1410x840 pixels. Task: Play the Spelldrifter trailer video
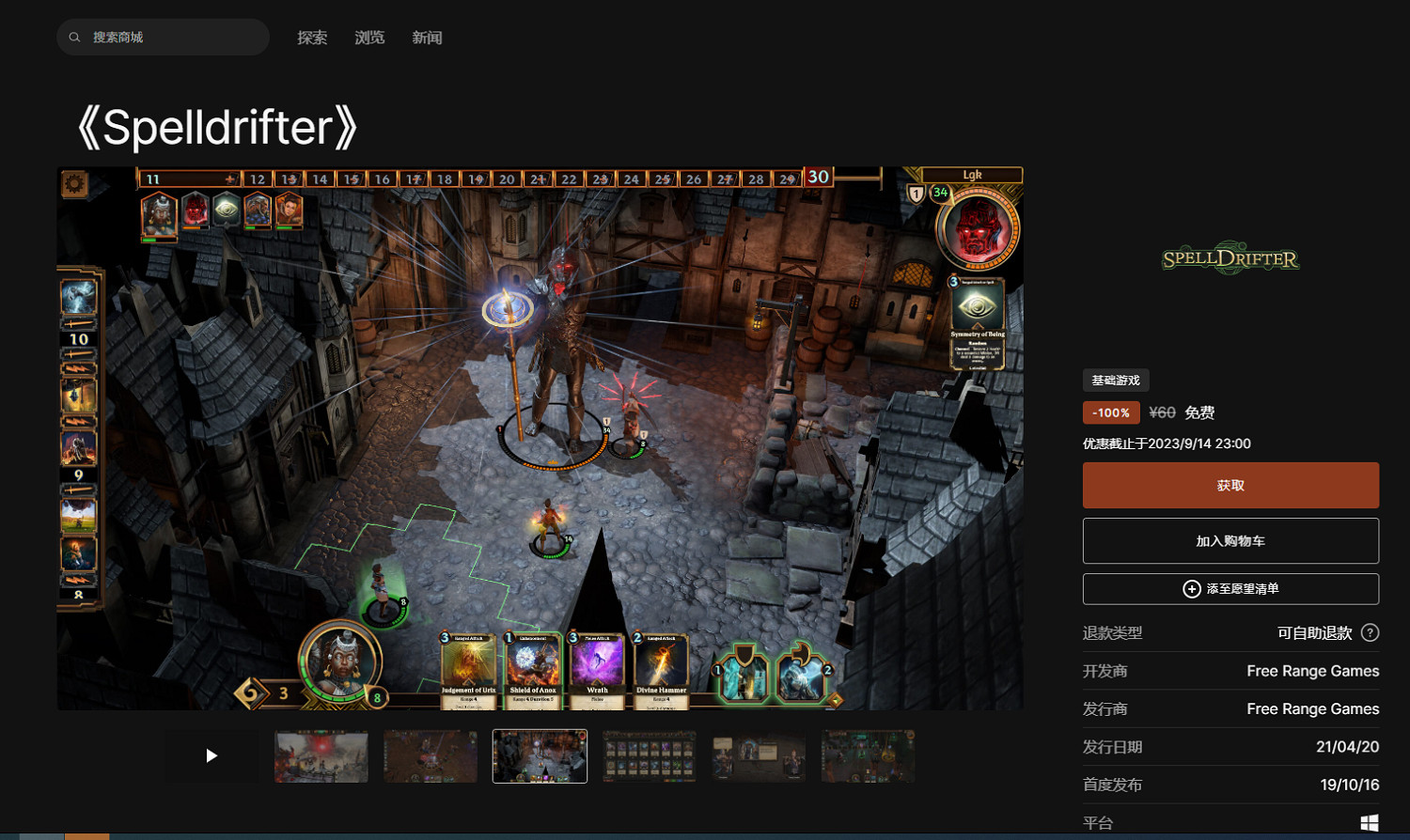pyautogui.click(x=211, y=755)
